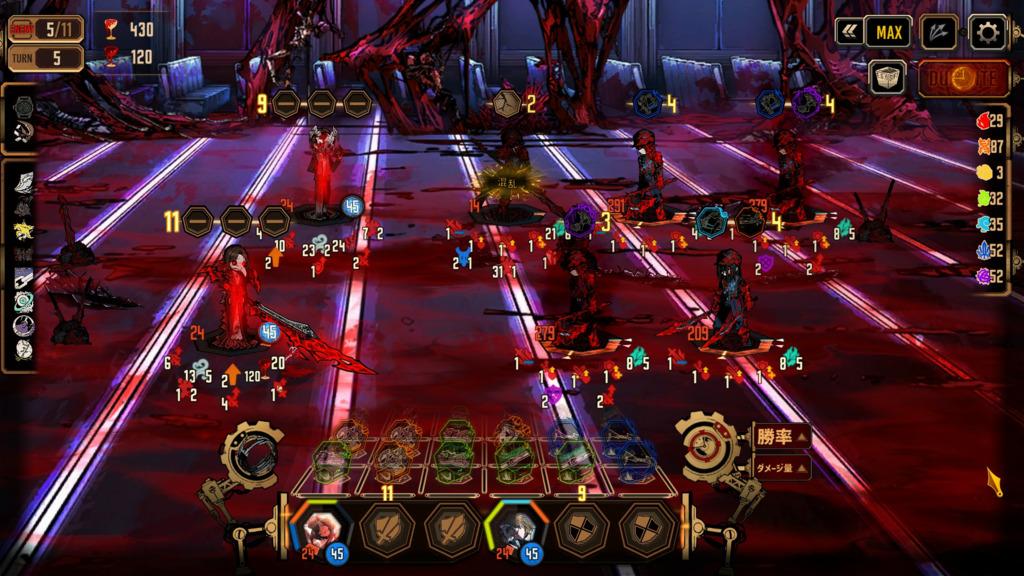Toggle the MAX speed button

point(888,32)
